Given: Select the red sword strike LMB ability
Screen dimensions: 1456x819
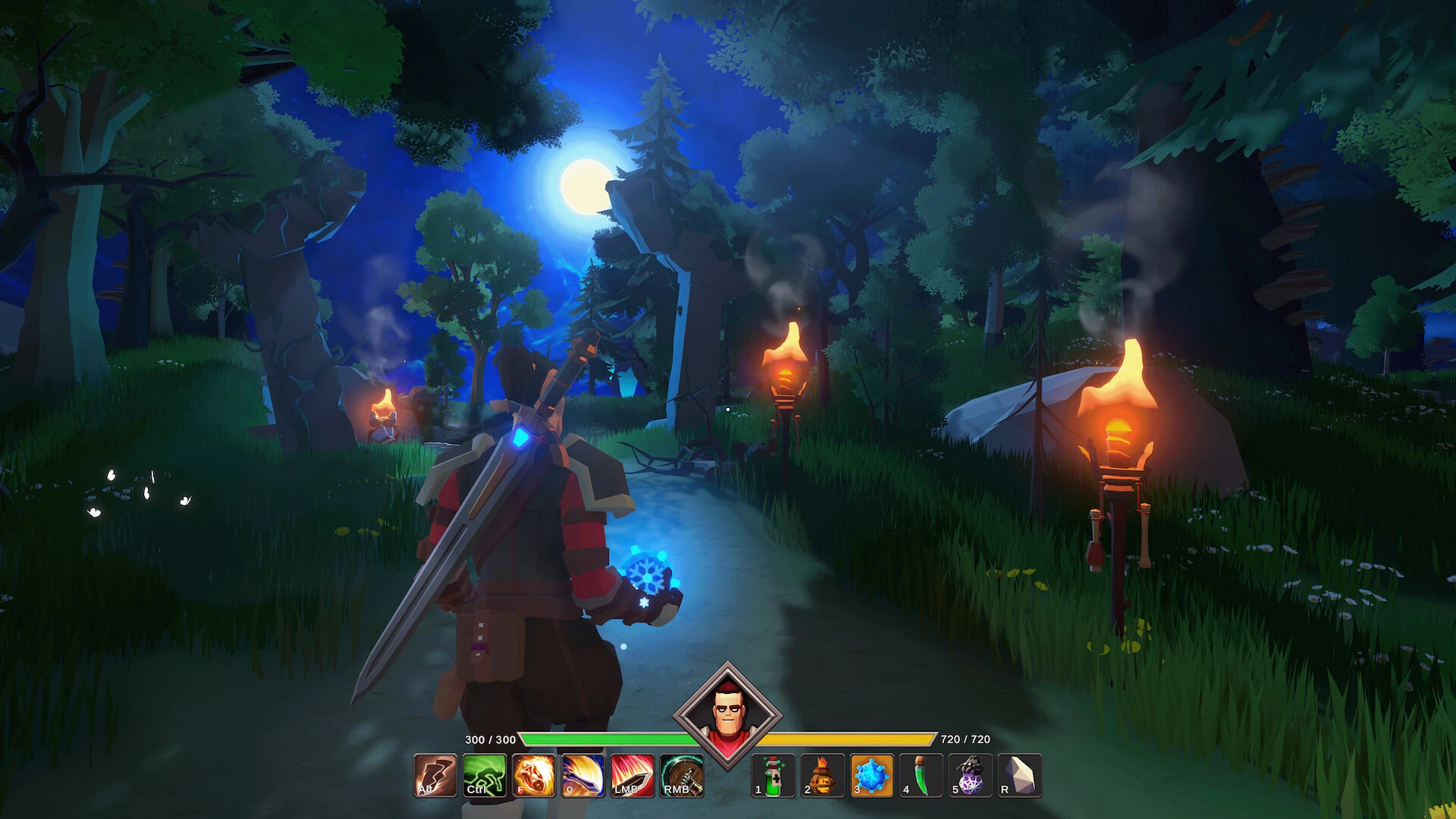Looking at the screenshot, I should click(x=632, y=775).
